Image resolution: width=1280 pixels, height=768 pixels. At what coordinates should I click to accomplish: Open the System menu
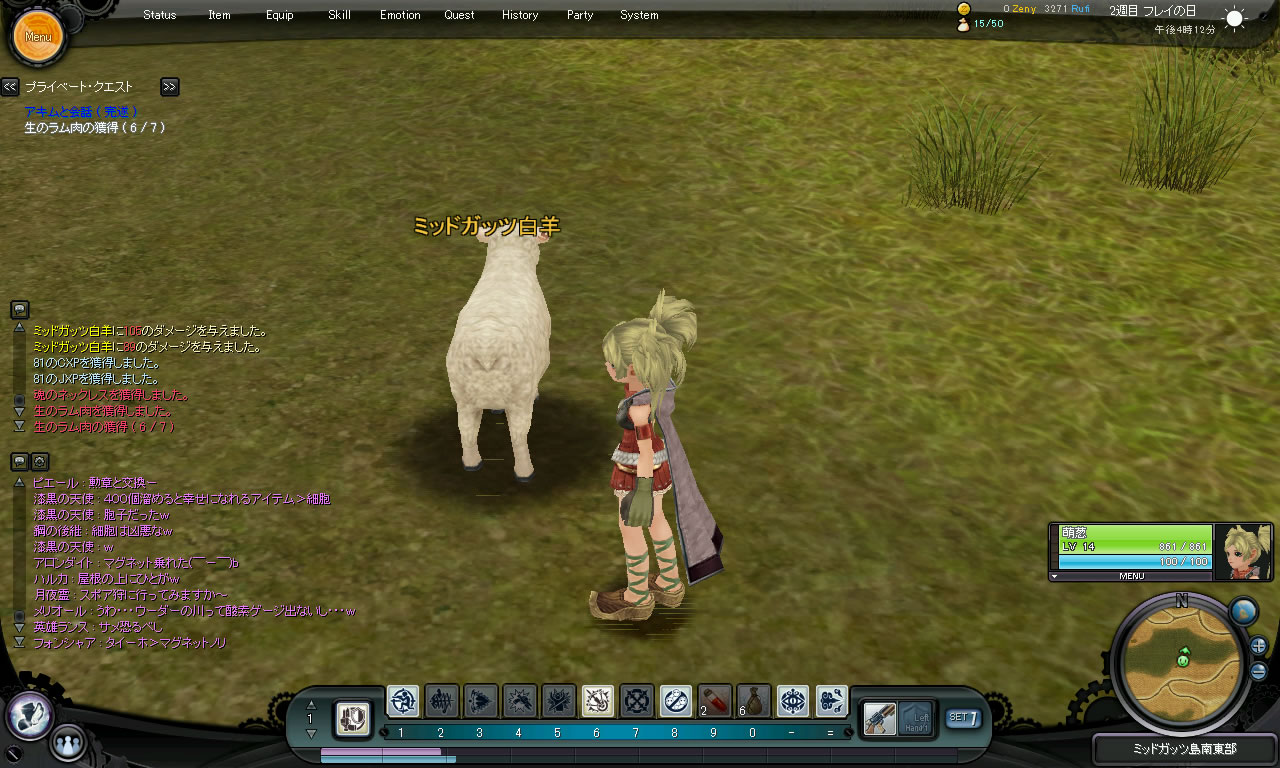coord(639,15)
